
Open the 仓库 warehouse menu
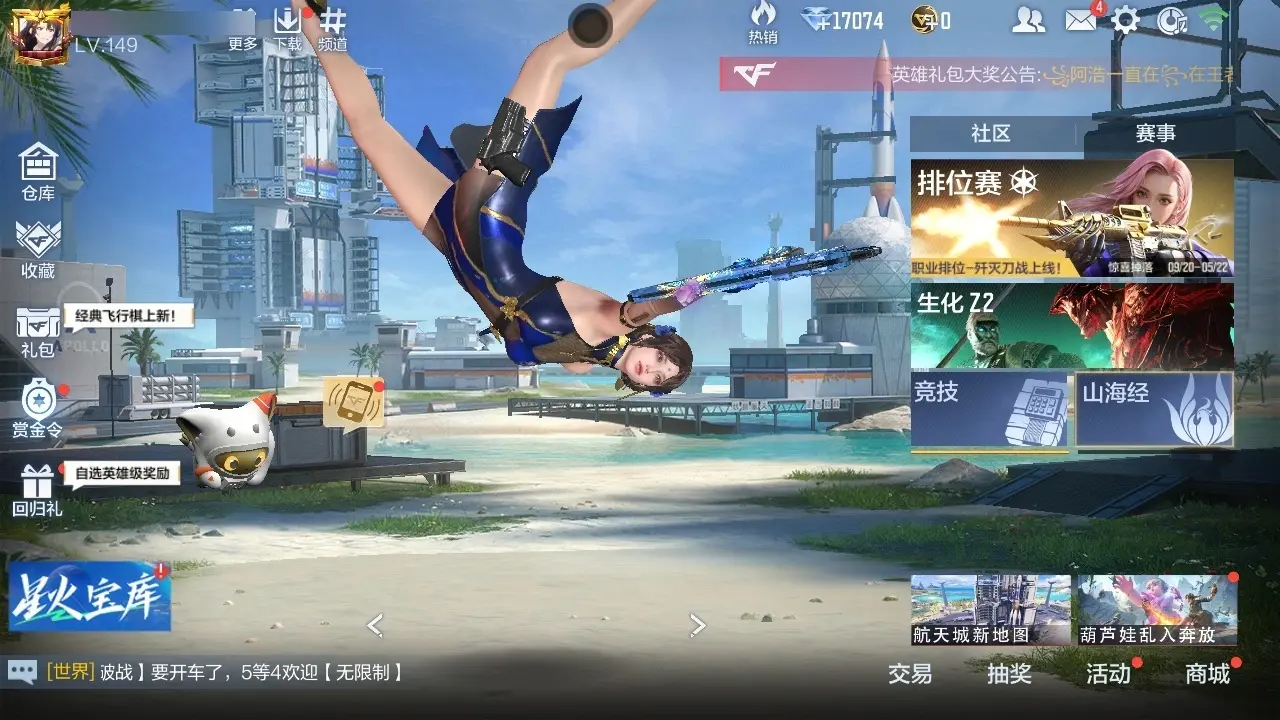(x=38, y=170)
